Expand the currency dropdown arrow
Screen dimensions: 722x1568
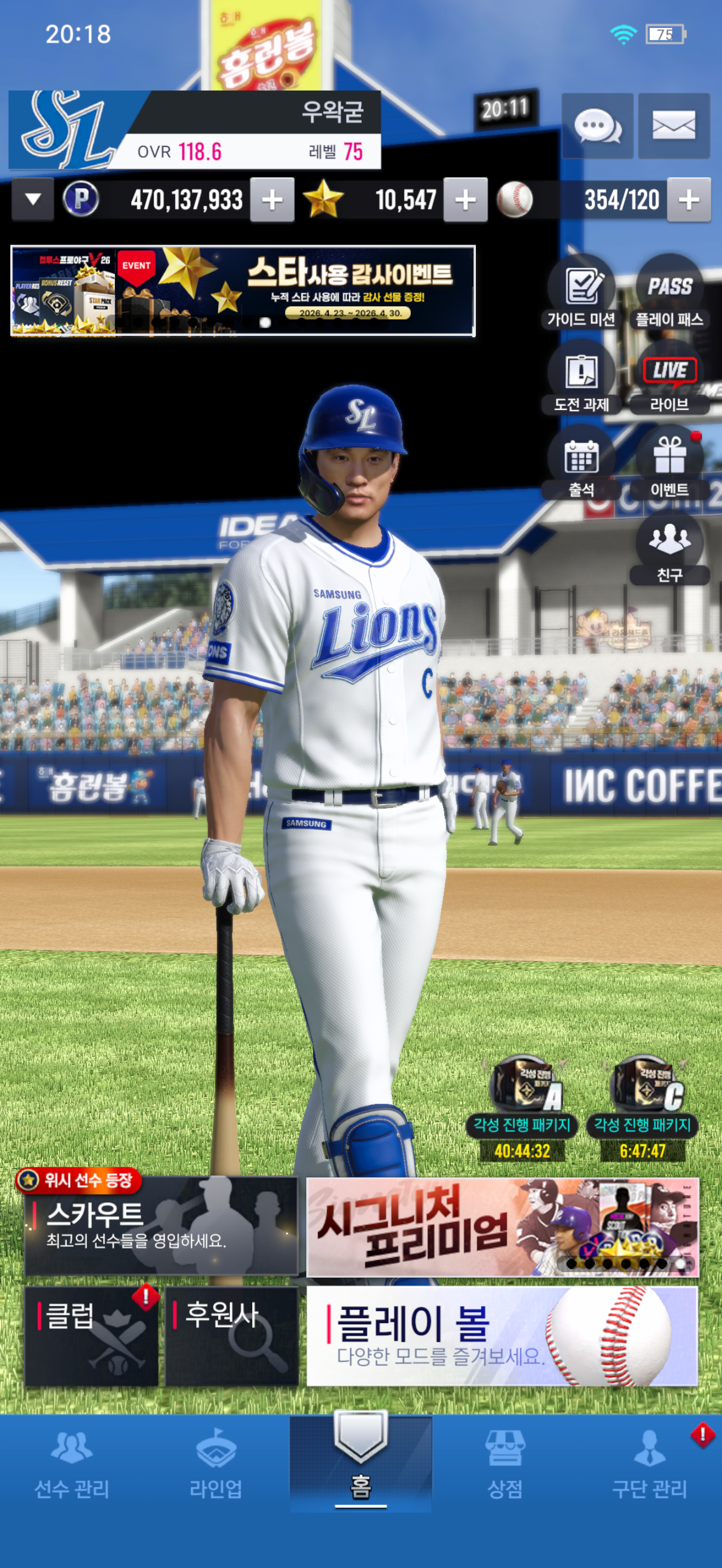click(x=33, y=199)
